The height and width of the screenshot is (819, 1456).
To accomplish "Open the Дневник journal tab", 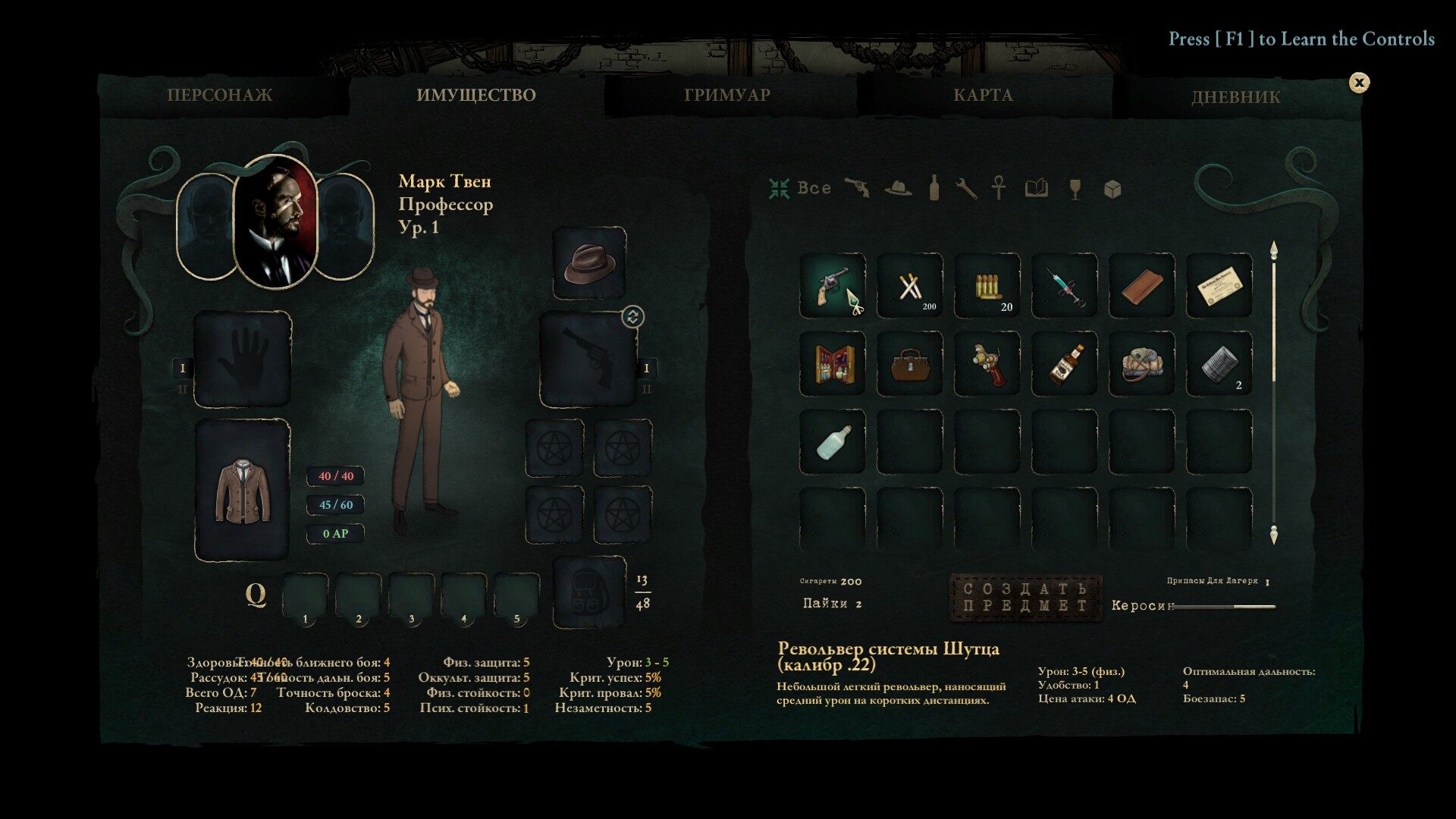I will tap(1235, 97).
